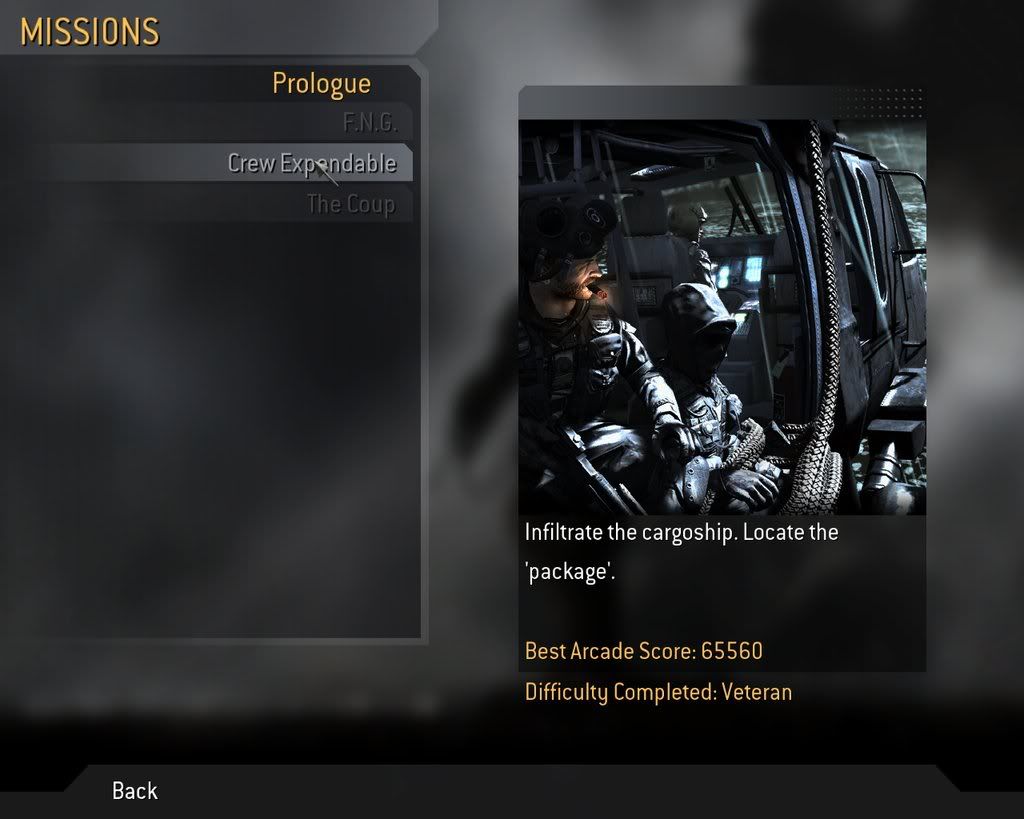Screen dimensions: 1024x819
Task: Click the helicopter mission preview image
Action: (721, 317)
